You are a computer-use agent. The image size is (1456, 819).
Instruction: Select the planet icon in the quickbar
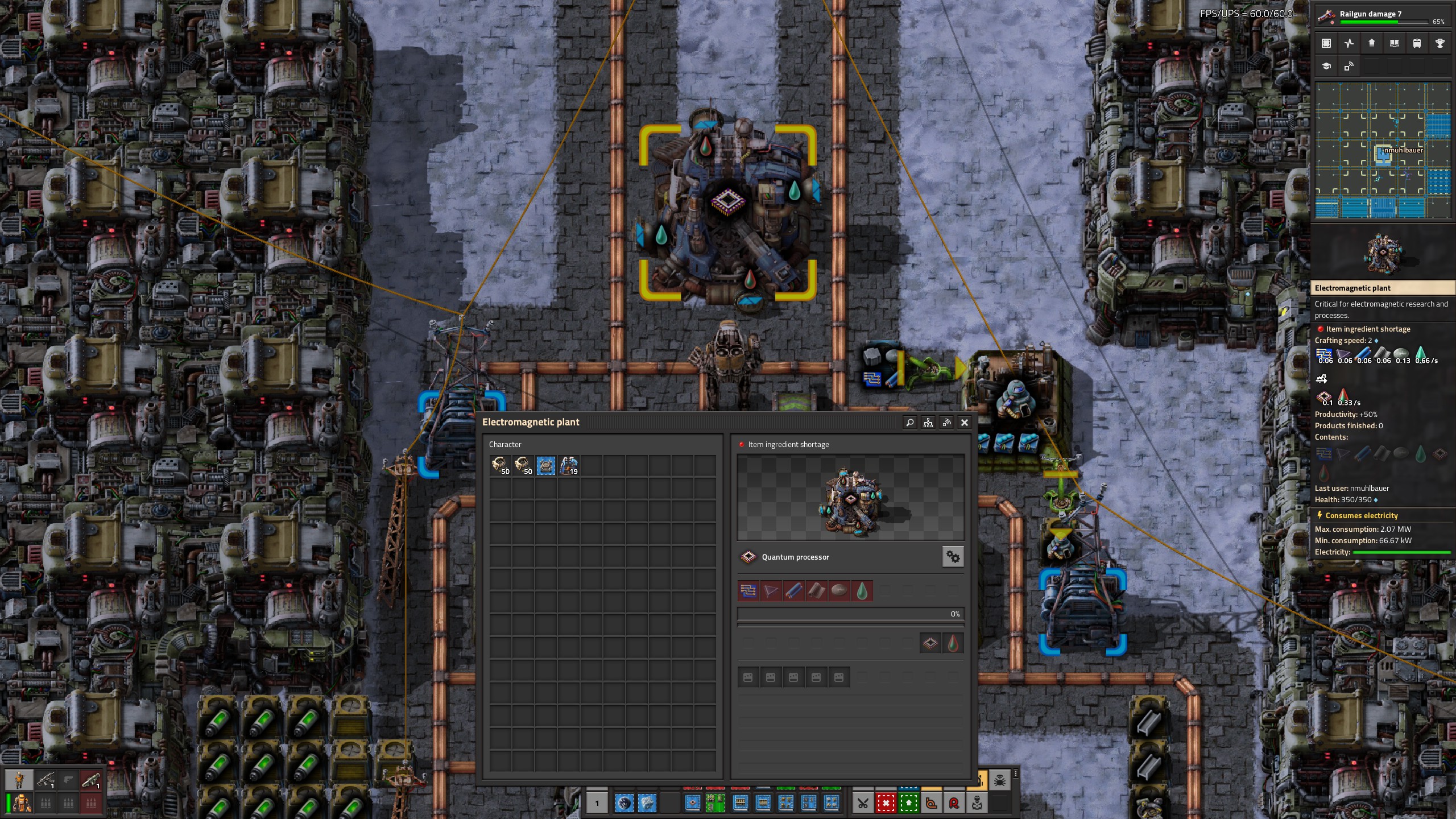click(x=624, y=803)
